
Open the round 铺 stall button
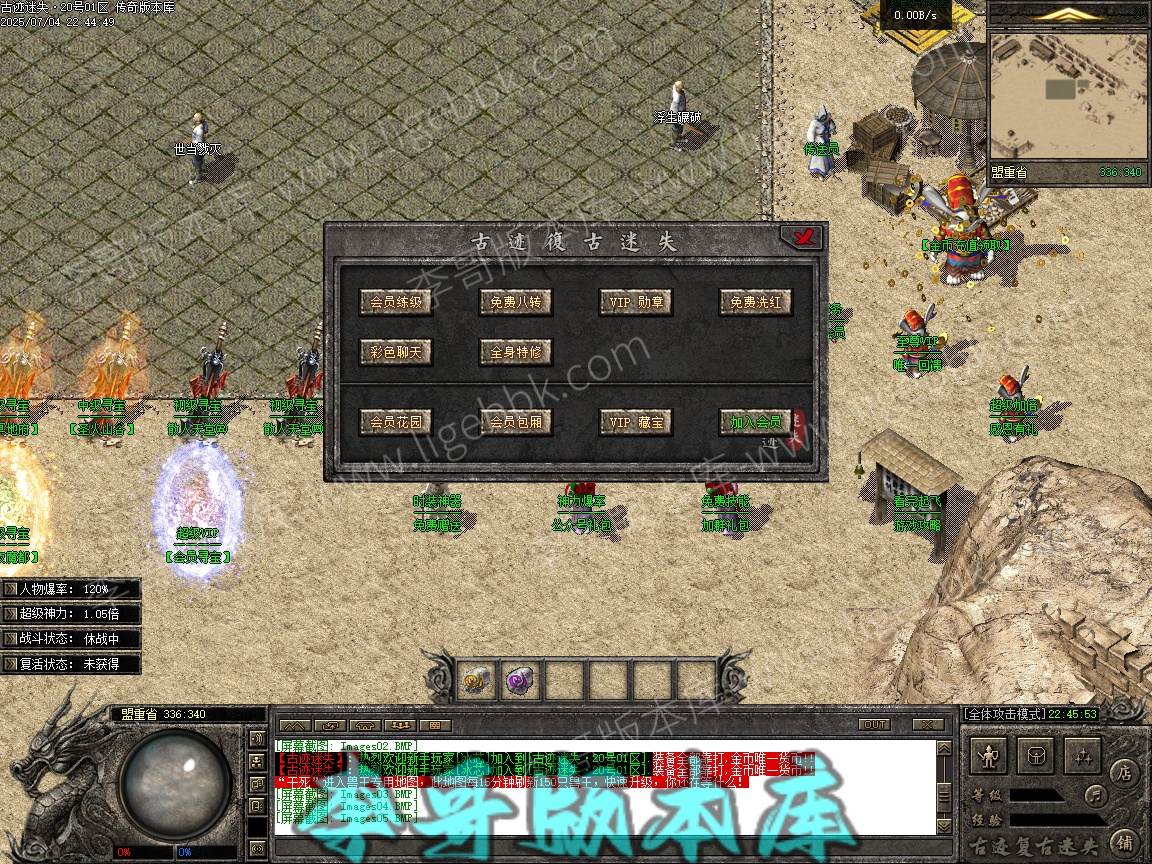click(1124, 842)
